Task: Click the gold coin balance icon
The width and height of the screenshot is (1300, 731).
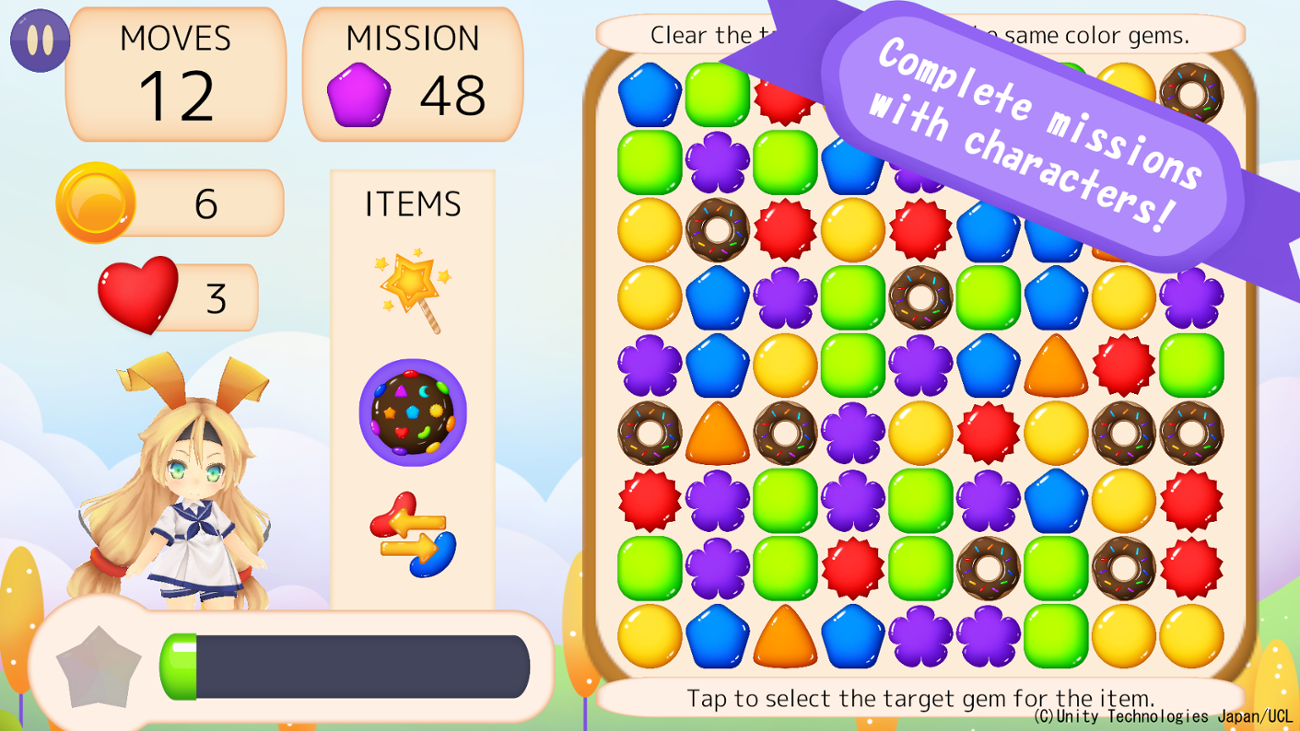Action: [97, 201]
